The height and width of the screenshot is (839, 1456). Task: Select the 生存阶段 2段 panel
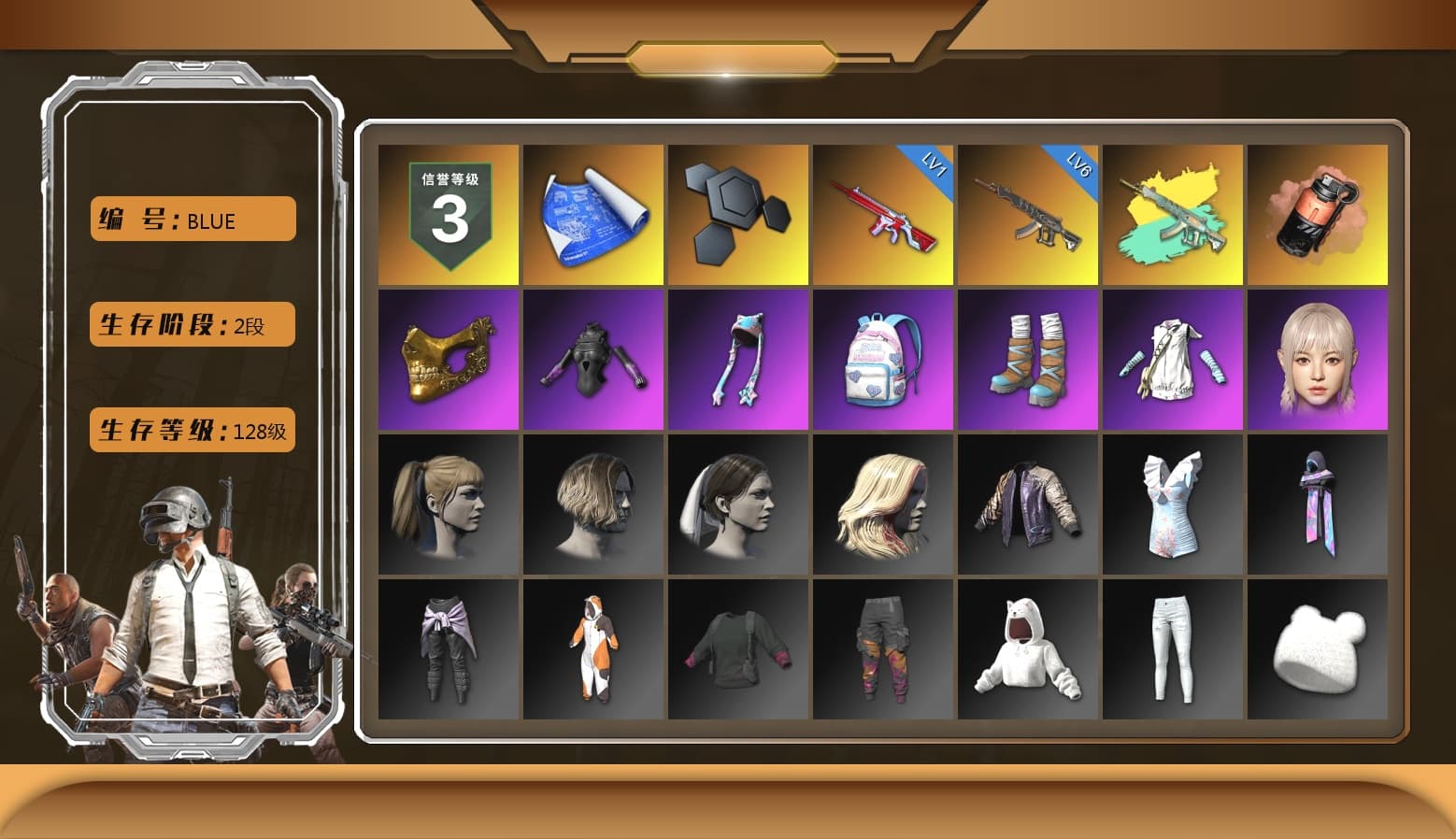tap(192, 325)
